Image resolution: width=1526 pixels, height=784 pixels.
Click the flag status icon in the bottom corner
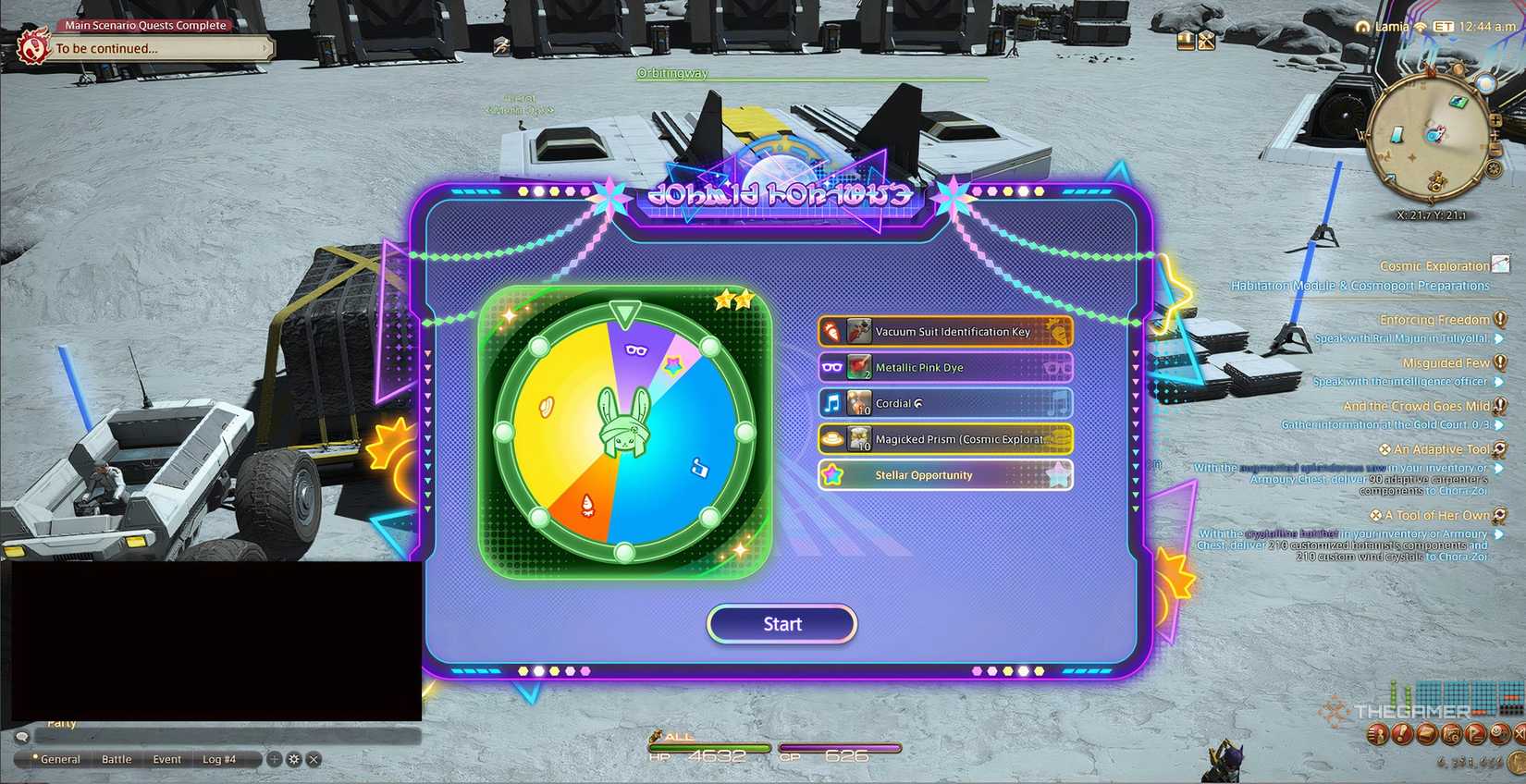point(1473,735)
